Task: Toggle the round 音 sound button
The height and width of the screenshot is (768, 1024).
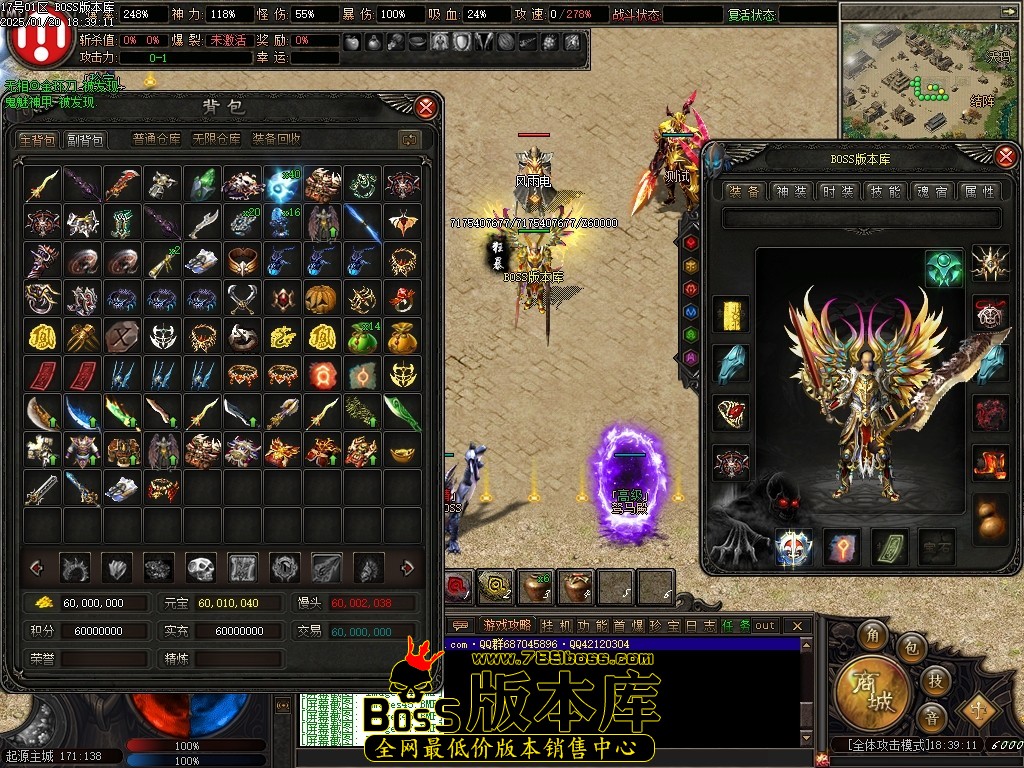Action: (931, 718)
